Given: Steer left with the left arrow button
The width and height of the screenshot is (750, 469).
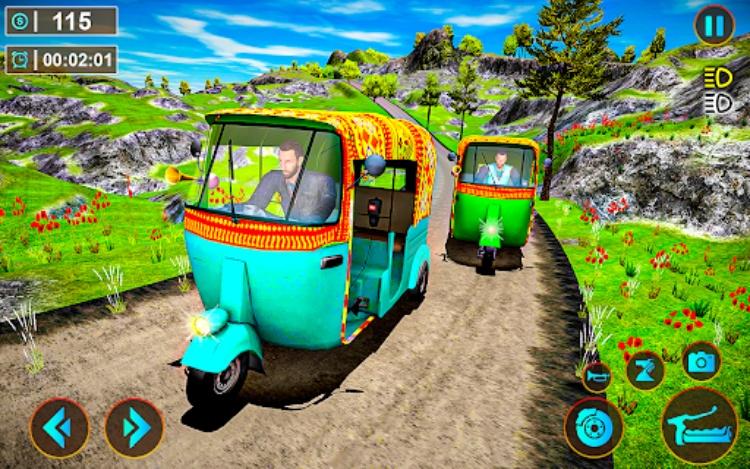Looking at the screenshot, I should [x=59, y=428].
